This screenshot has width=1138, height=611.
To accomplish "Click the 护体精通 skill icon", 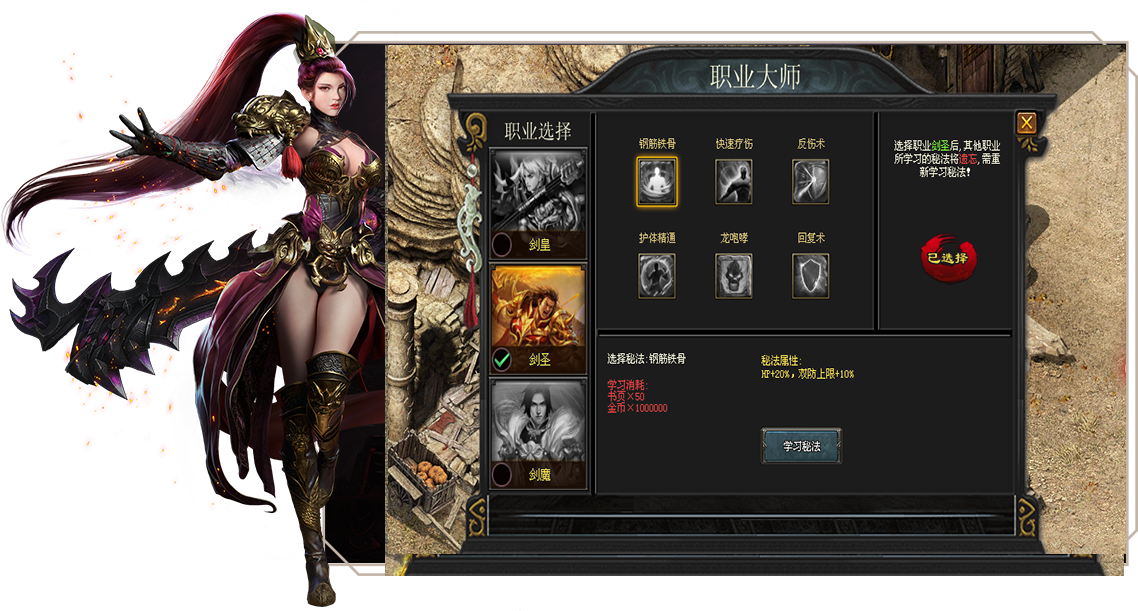I will tap(657, 275).
